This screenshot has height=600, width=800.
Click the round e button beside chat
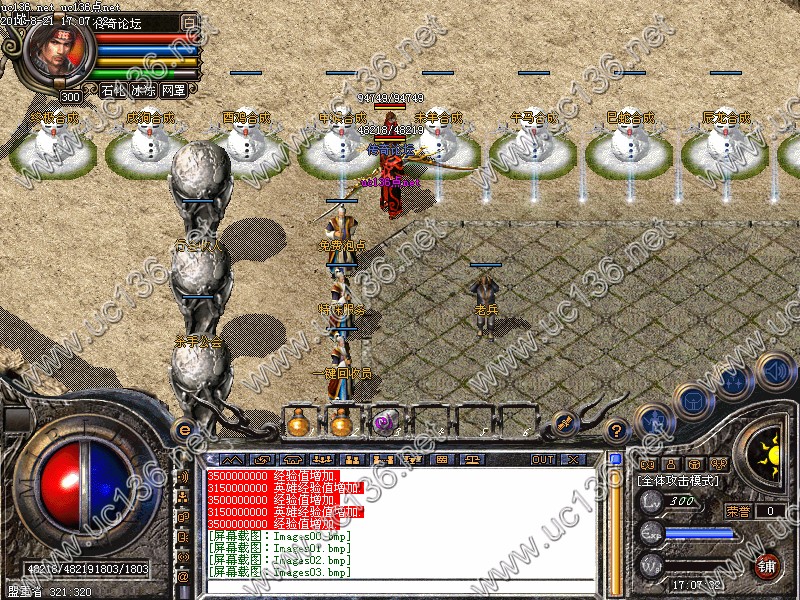(x=184, y=430)
